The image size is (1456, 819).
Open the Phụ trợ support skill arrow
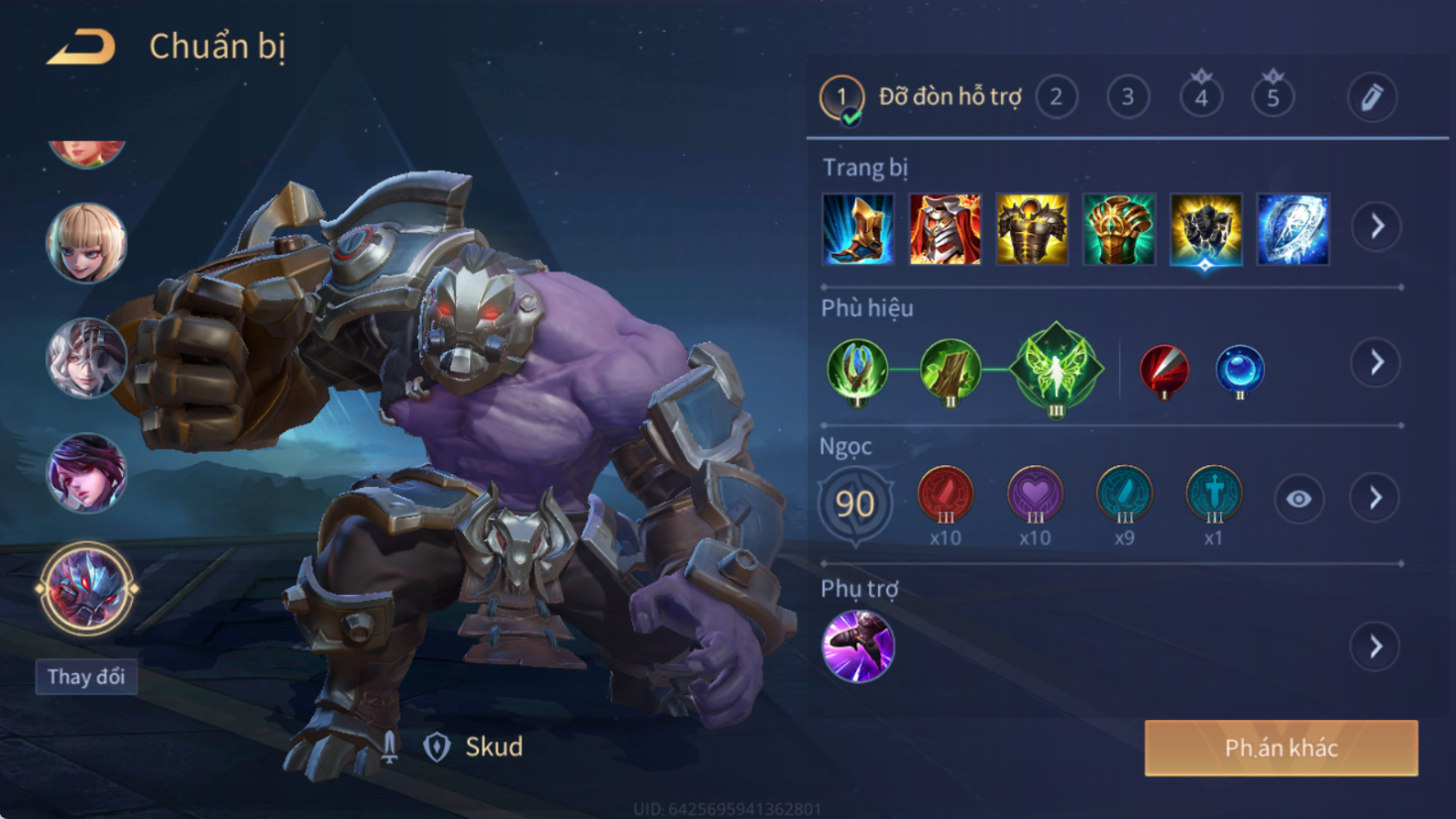click(x=1376, y=647)
